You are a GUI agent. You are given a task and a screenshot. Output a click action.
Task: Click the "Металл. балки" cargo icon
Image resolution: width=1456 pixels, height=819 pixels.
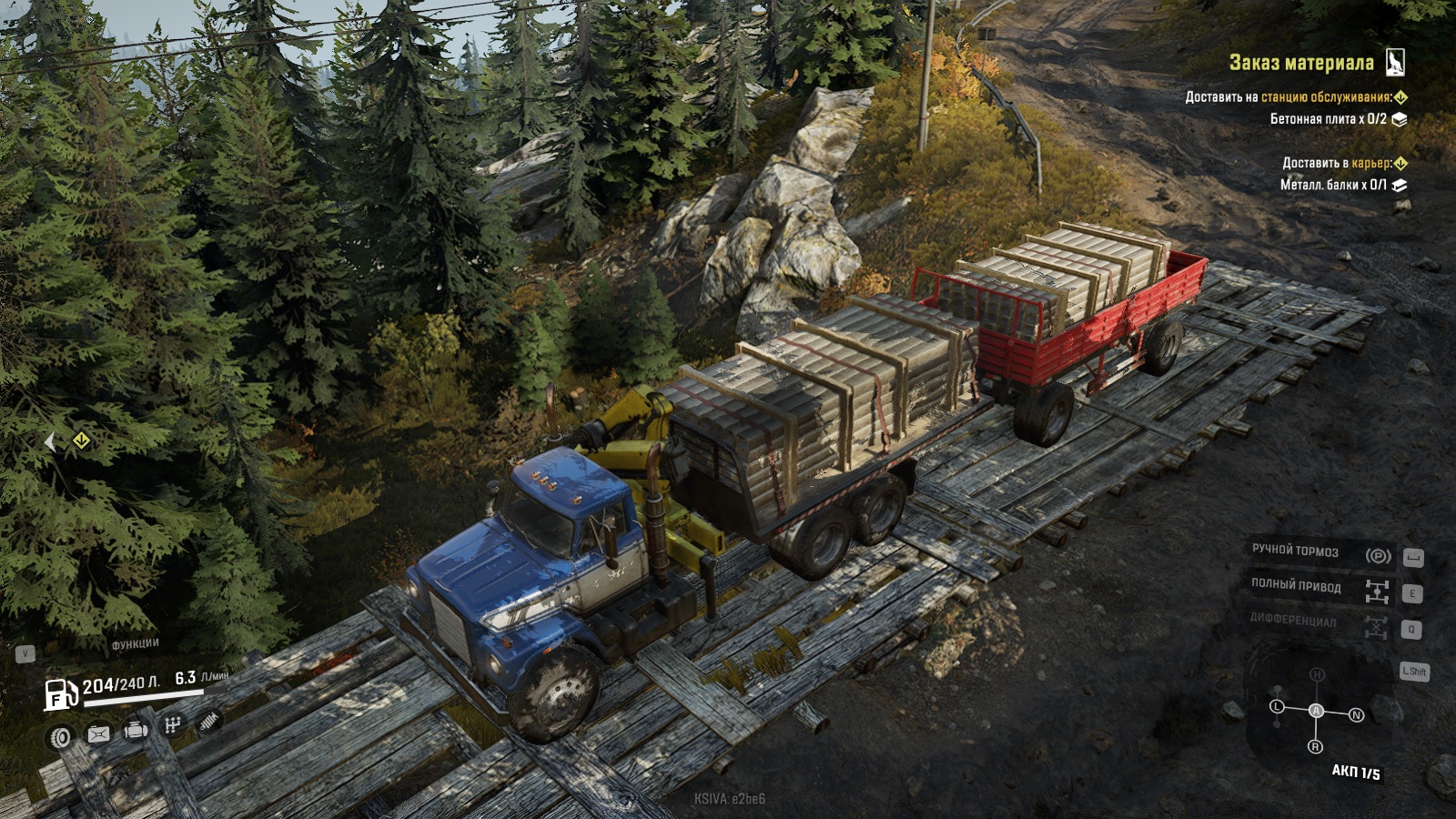click(1400, 185)
